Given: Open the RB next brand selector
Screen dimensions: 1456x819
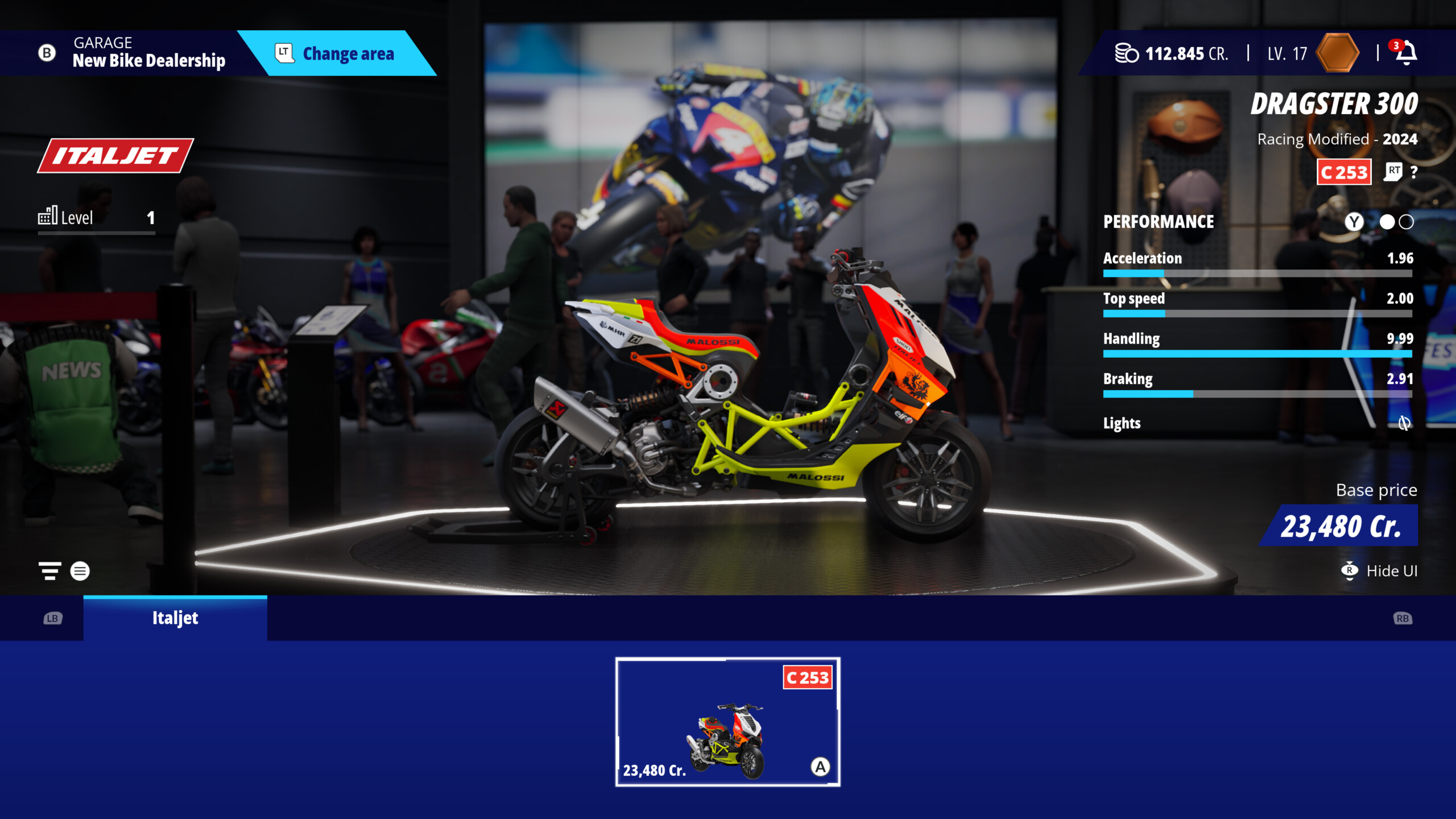Looking at the screenshot, I should 1403,618.
